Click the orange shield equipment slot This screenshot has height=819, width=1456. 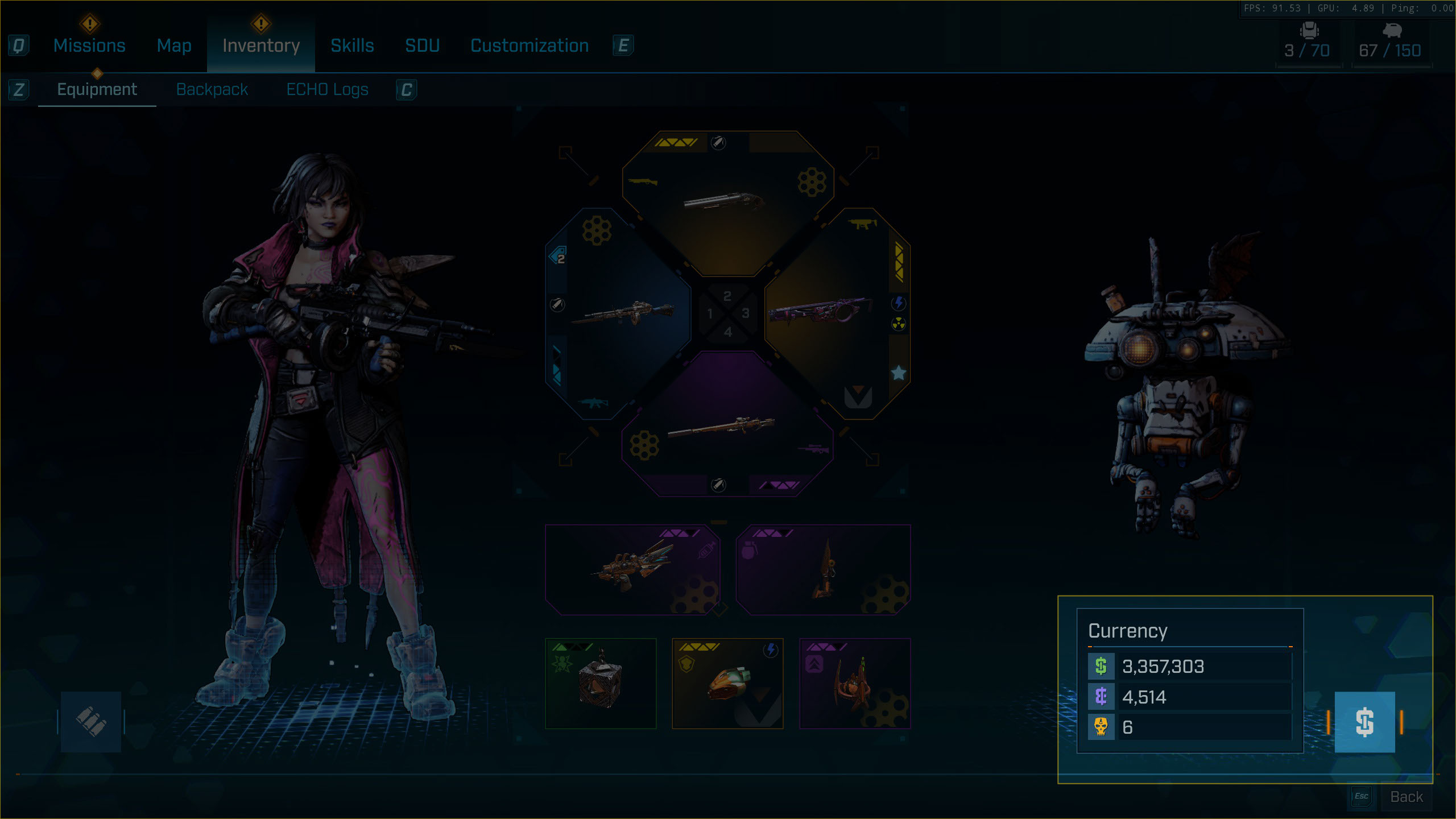727,684
